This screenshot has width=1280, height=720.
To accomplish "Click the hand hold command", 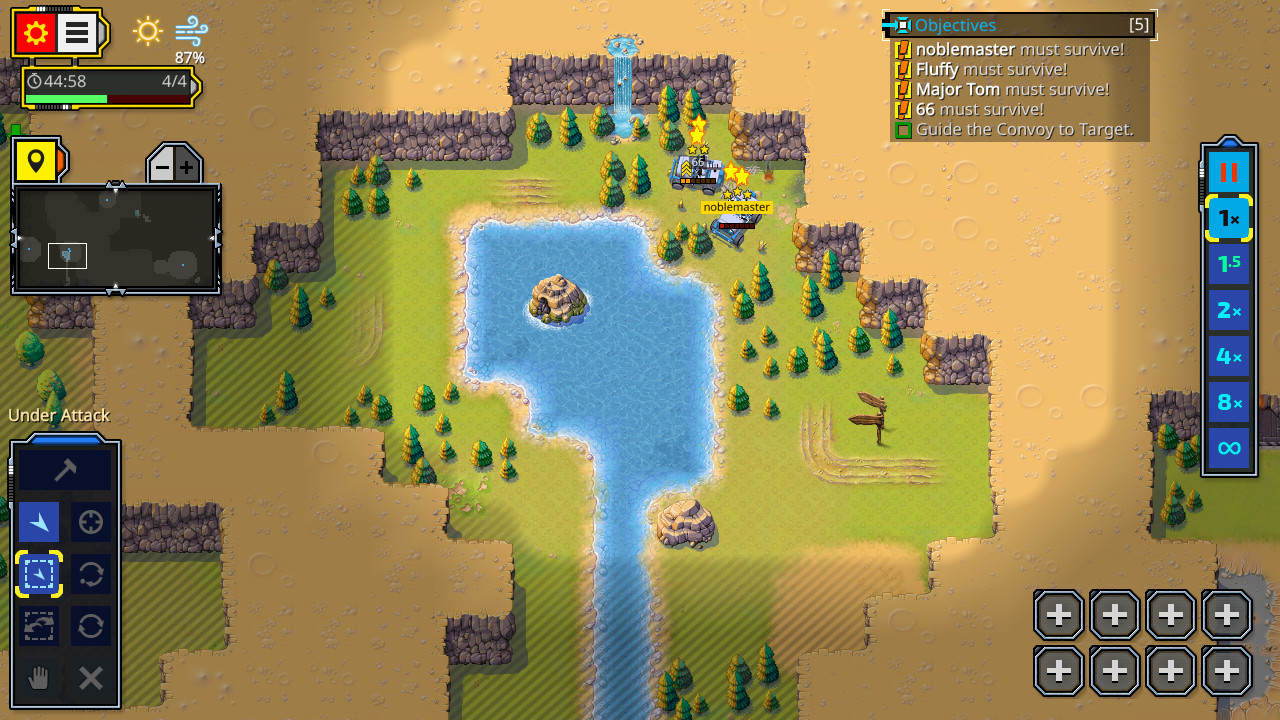I will coord(38,677).
